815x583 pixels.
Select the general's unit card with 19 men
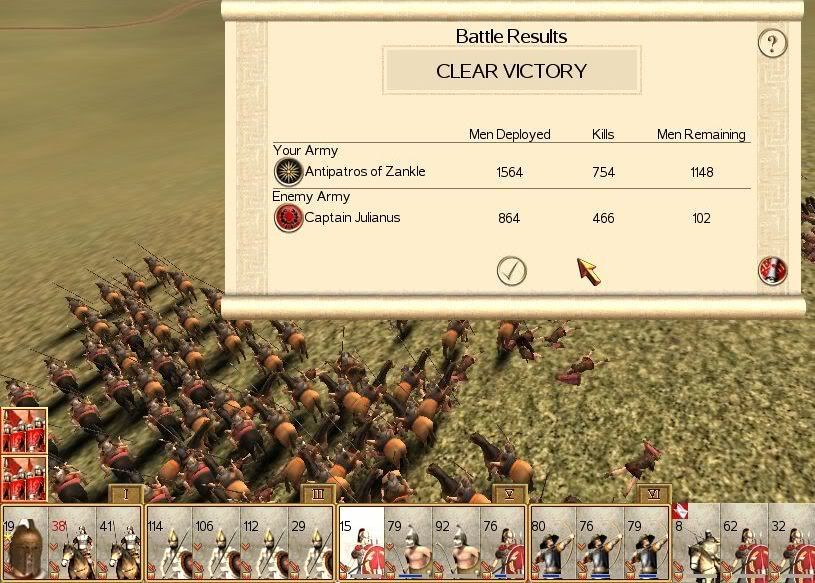pos(24,544)
